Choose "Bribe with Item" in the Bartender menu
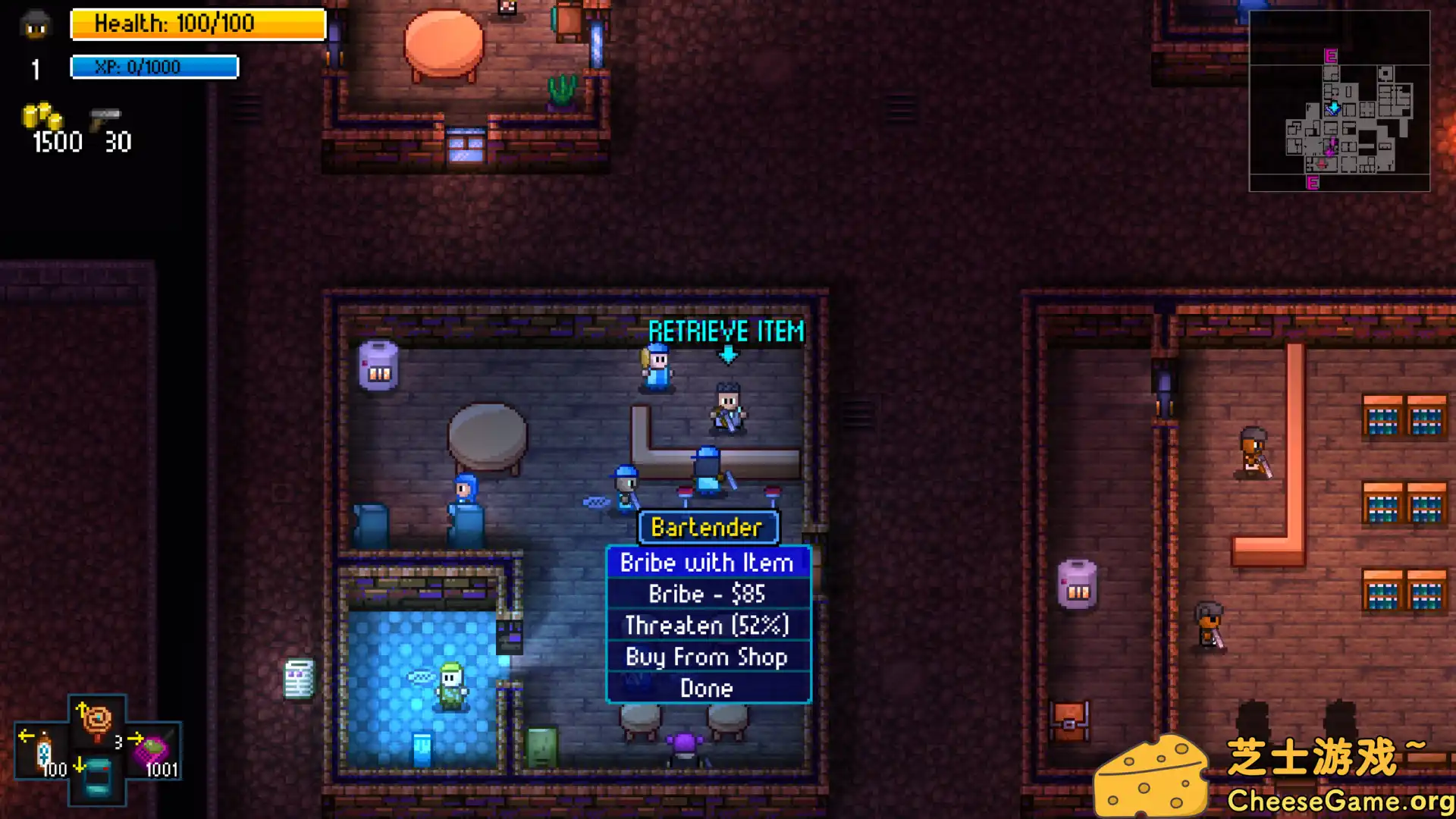 point(706,563)
